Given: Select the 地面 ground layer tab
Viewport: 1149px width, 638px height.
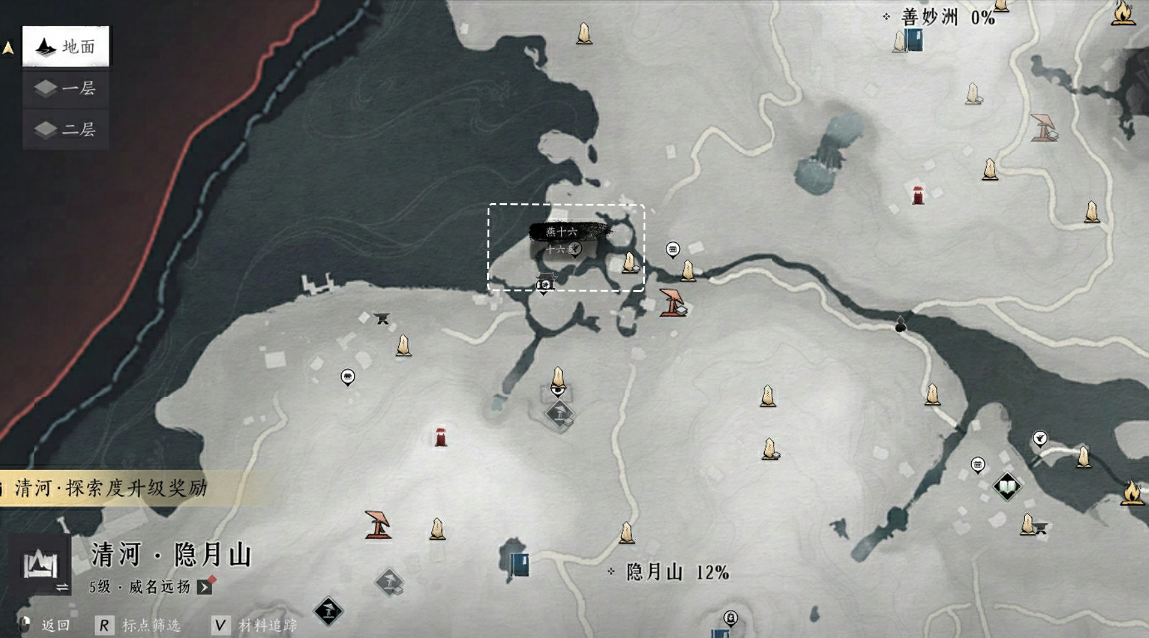Looking at the screenshot, I should tap(66, 47).
